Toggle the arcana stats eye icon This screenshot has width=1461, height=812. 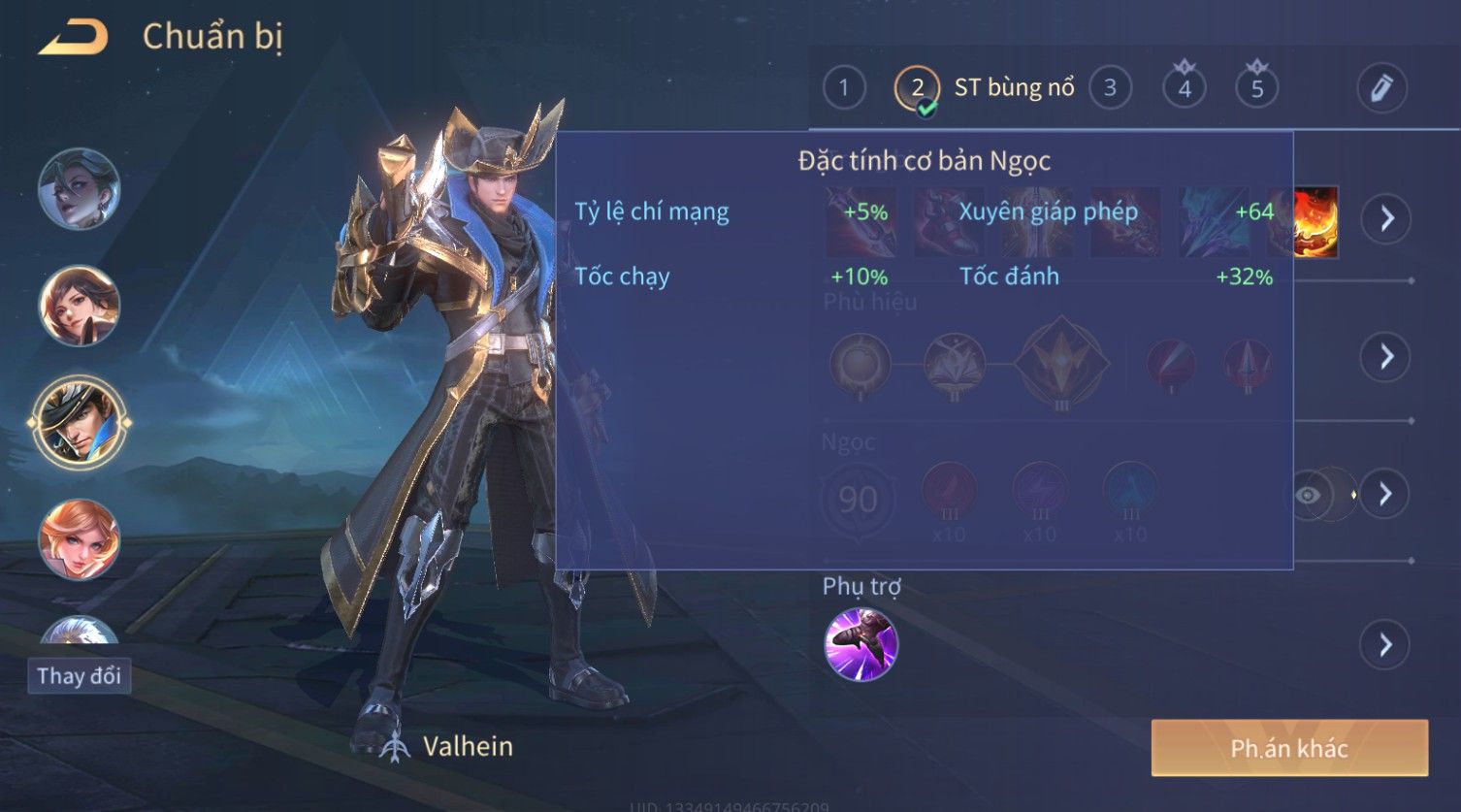click(x=1309, y=495)
